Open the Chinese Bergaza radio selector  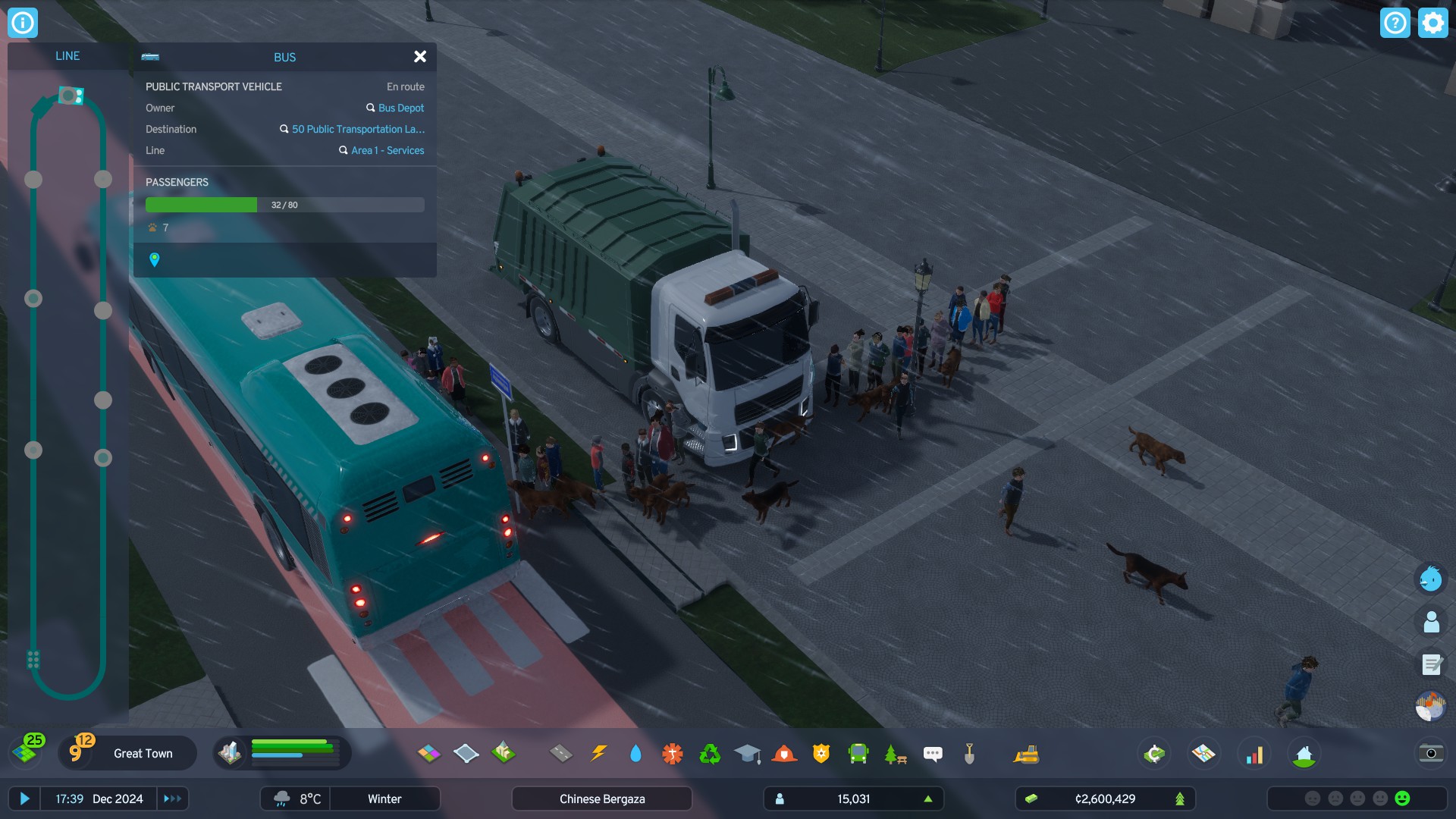tap(601, 799)
